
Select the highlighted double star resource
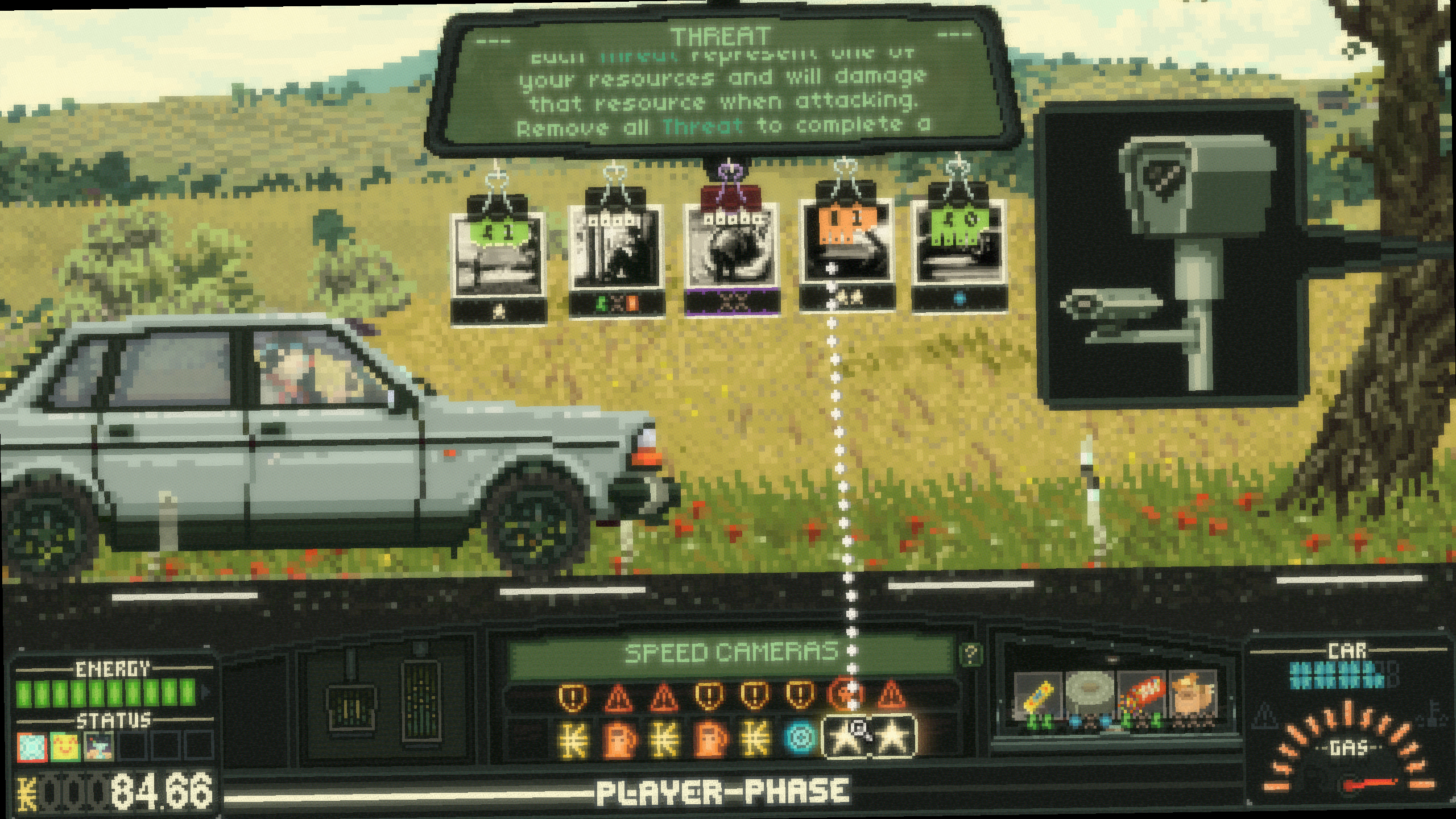868,738
